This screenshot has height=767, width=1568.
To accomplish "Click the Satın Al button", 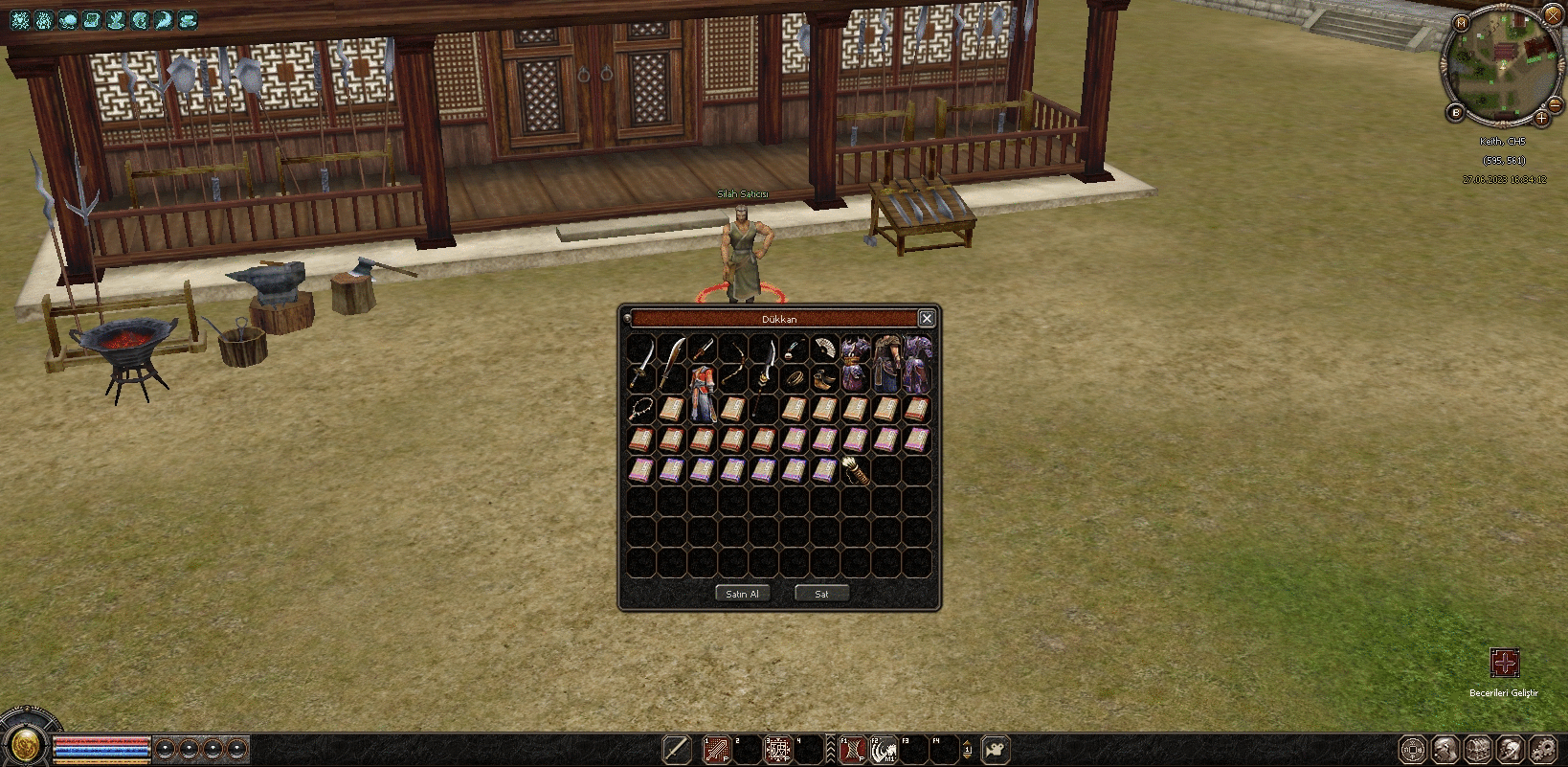I will pos(742,594).
